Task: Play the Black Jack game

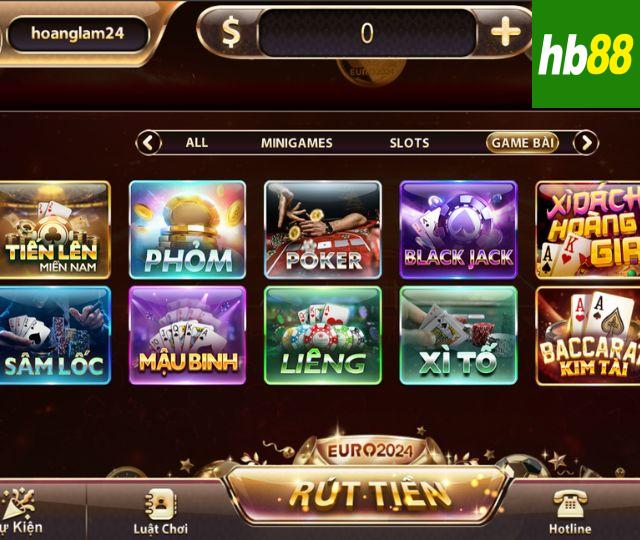Action: [458, 230]
